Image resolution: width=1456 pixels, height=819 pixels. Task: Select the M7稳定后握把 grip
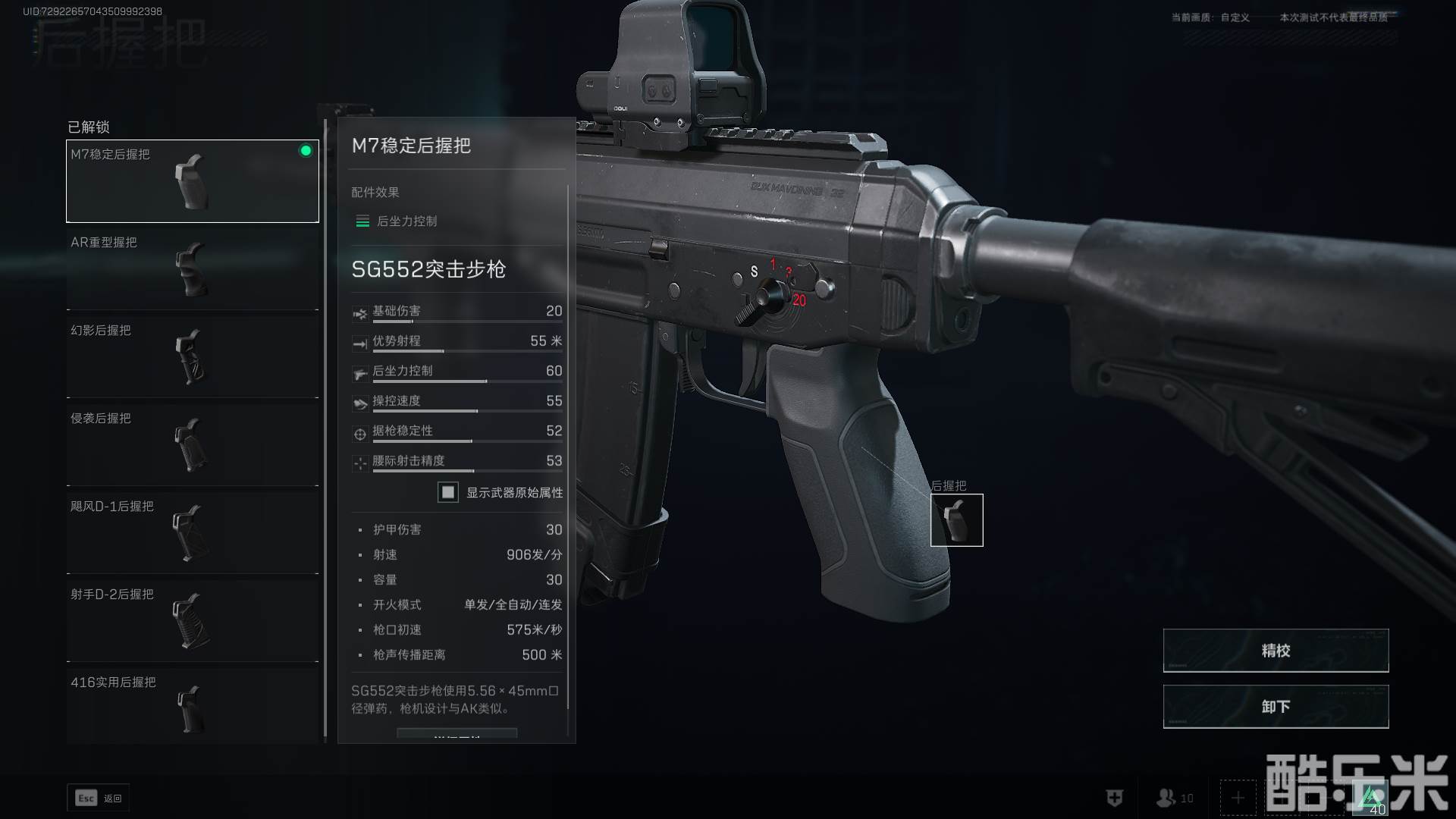point(193,180)
